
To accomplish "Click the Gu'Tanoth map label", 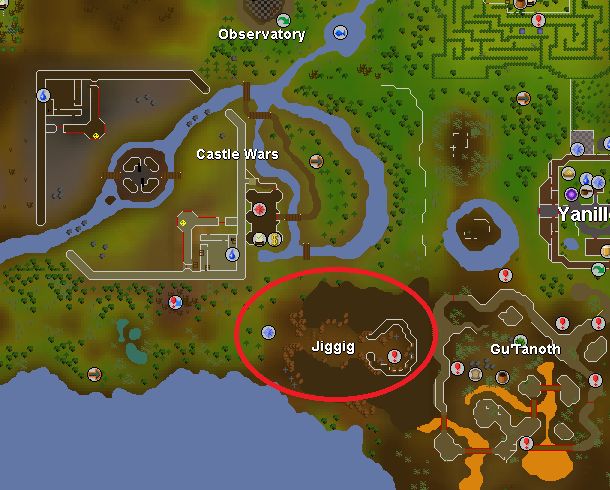I will click(x=525, y=349).
